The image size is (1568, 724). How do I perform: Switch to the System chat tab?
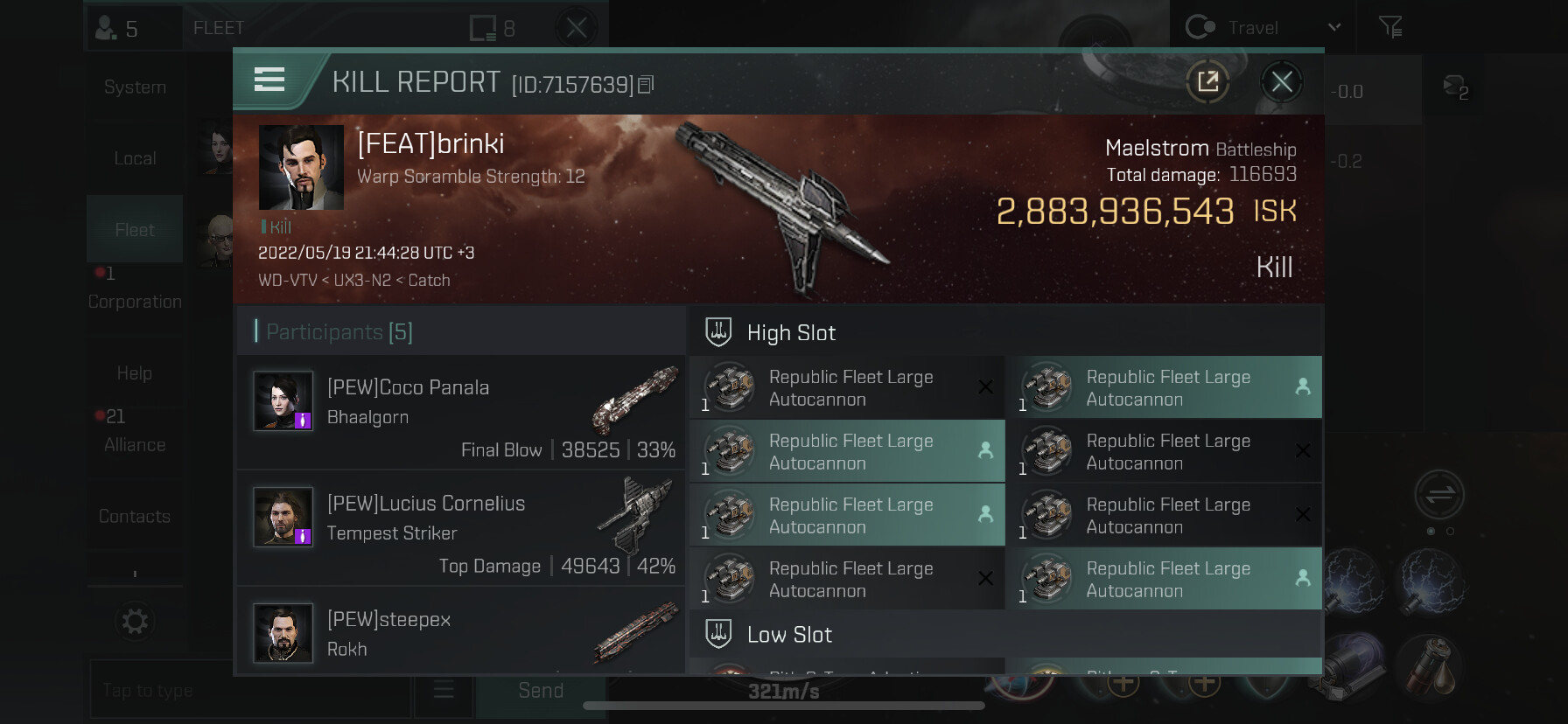coord(135,87)
